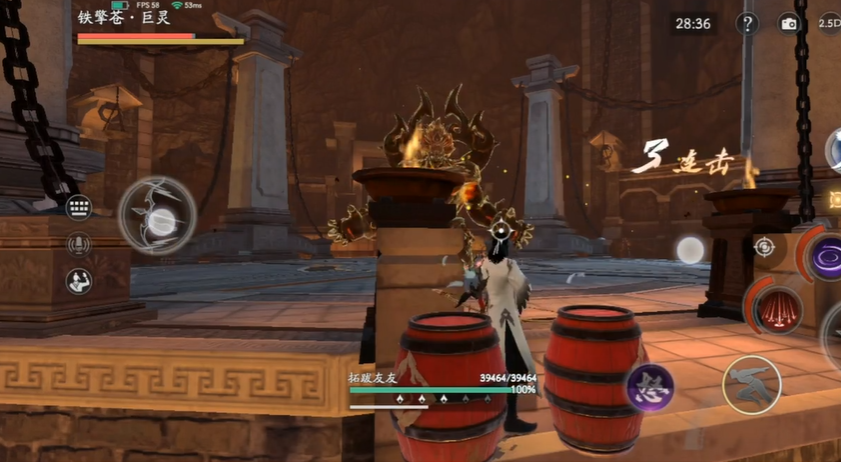Image resolution: width=841 pixels, height=462 pixels.
Task: Open the keyboard chat input button
Action: (79, 208)
